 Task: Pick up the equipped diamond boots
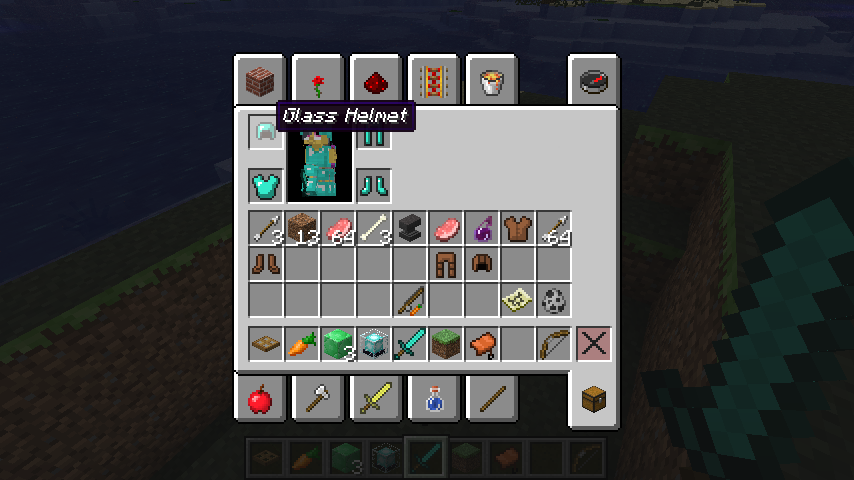pyautogui.click(x=373, y=185)
